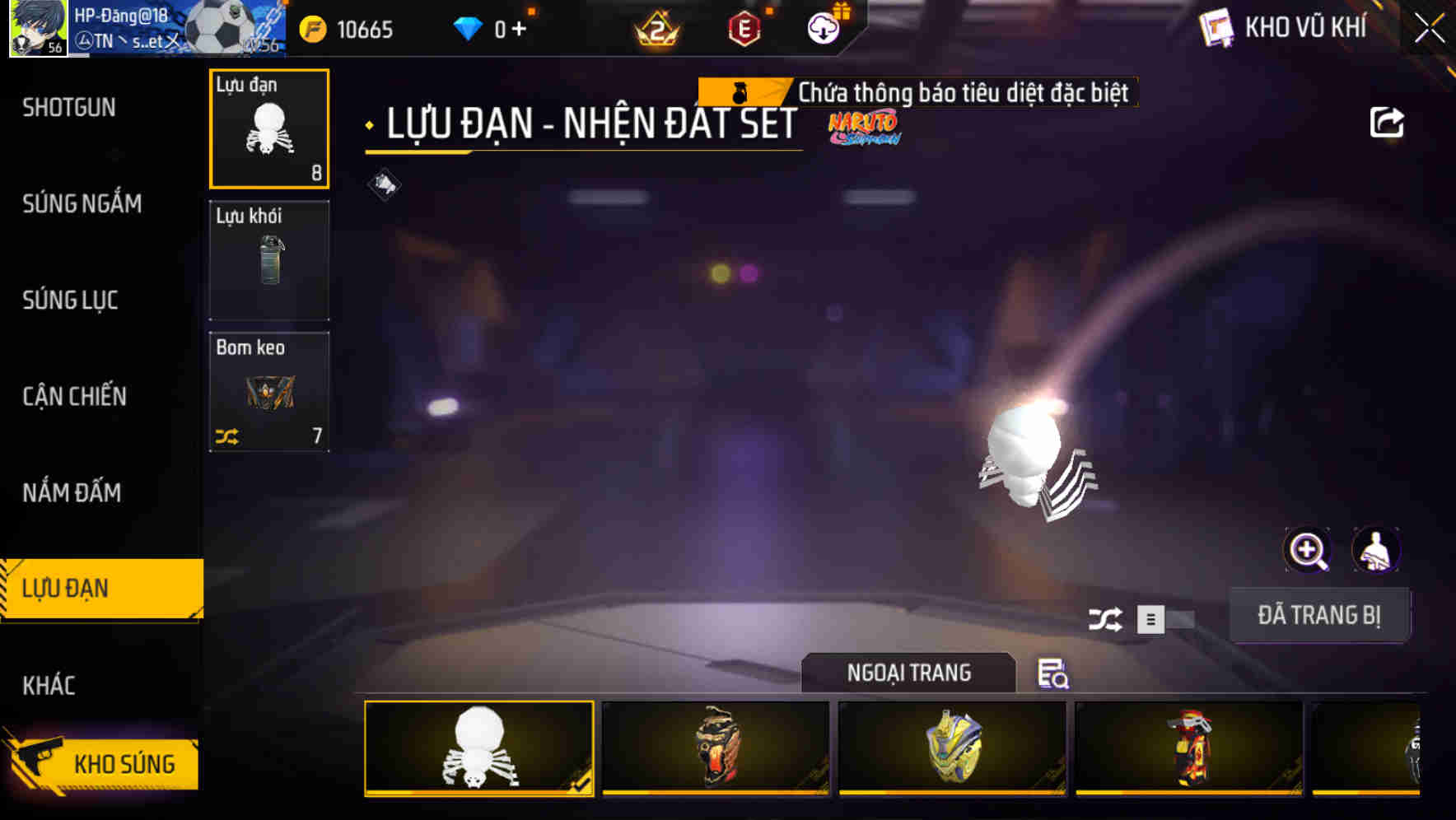Select the character preview icon near ĐÃ TRANG BỊ
1456x820 pixels.
point(1377,550)
